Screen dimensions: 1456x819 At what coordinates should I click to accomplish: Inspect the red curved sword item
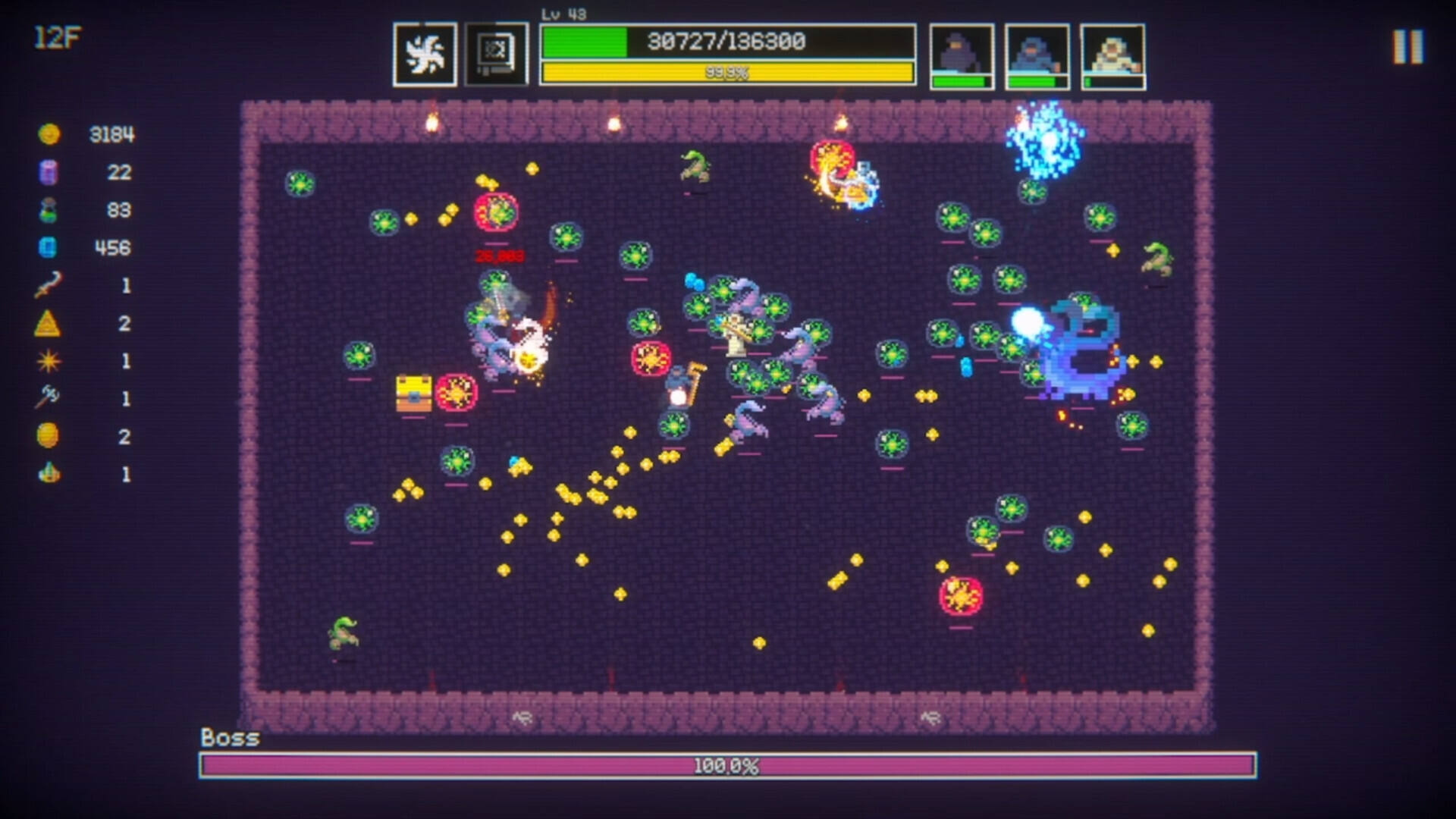tap(49, 285)
